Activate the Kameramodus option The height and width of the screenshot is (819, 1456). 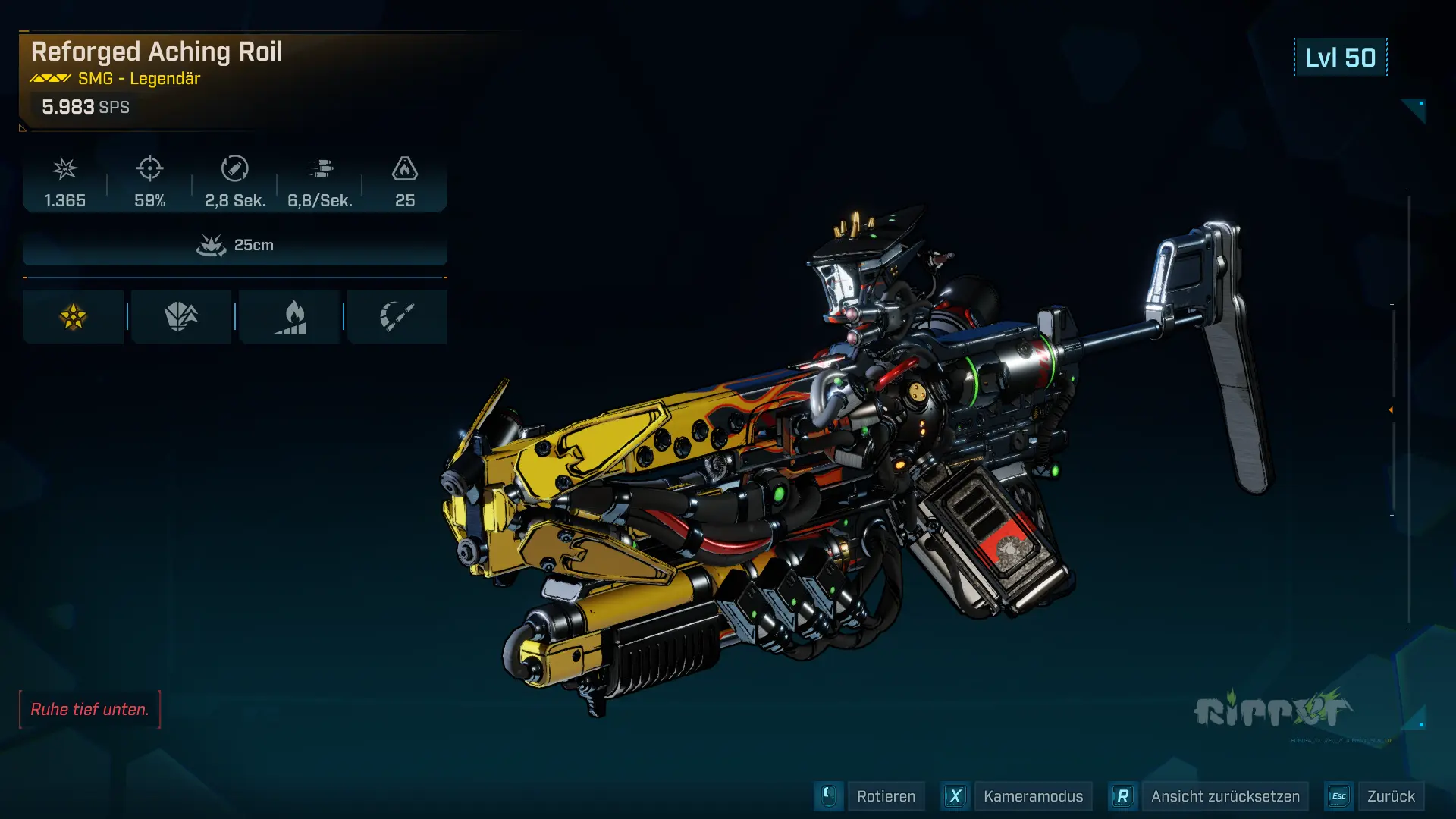click(1033, 796)
